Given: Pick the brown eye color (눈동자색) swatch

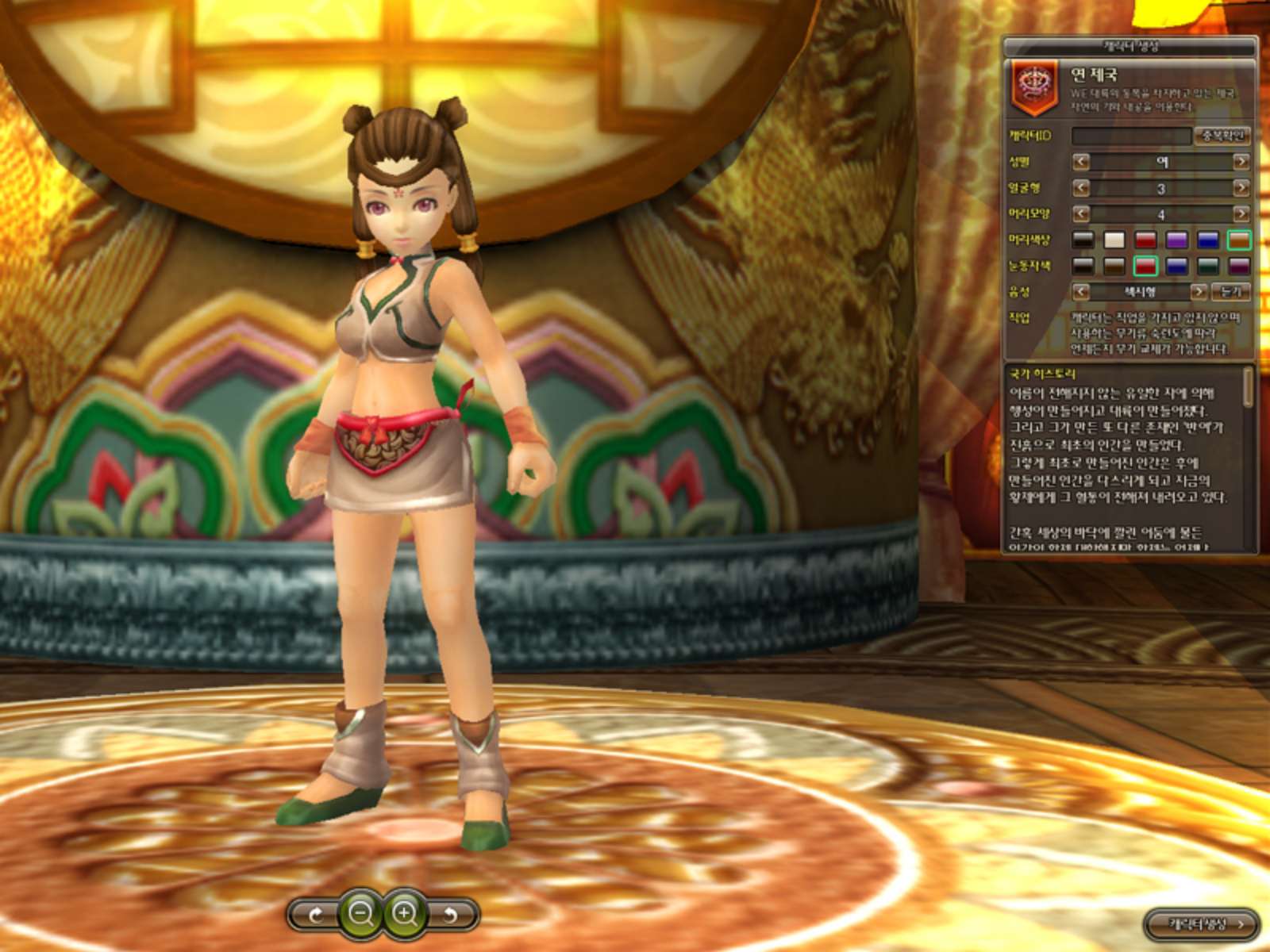Looking at the screenshot, I should pos(1114,266).
